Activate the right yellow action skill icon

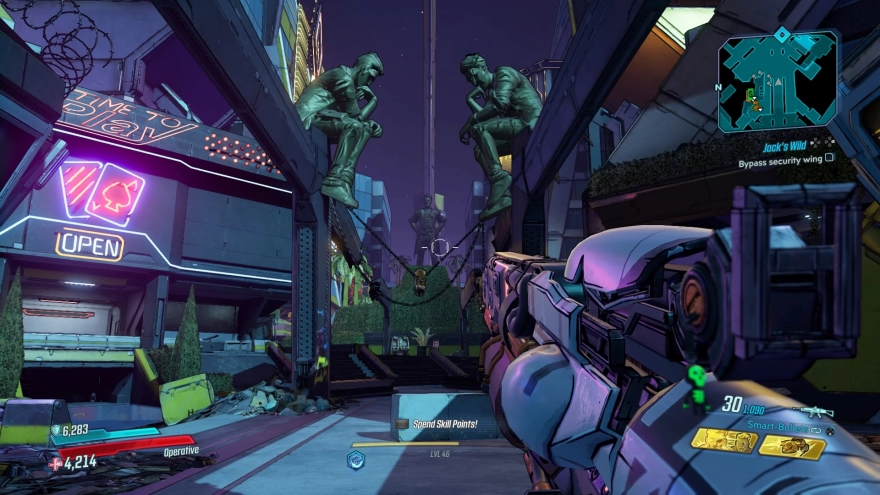791,447
